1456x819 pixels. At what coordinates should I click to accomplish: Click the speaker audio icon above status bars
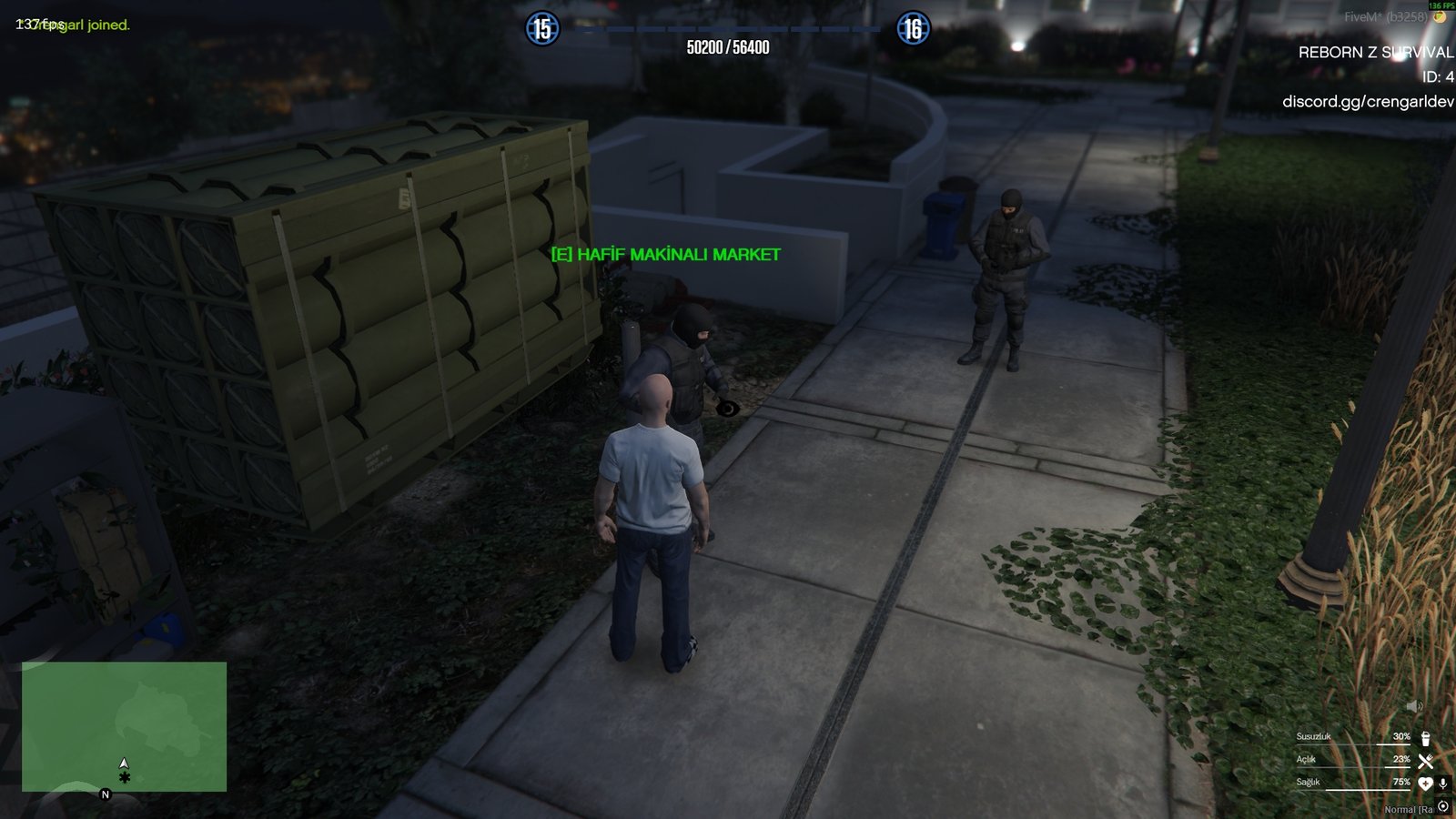pyautogui.click(x=1413, y=703)
